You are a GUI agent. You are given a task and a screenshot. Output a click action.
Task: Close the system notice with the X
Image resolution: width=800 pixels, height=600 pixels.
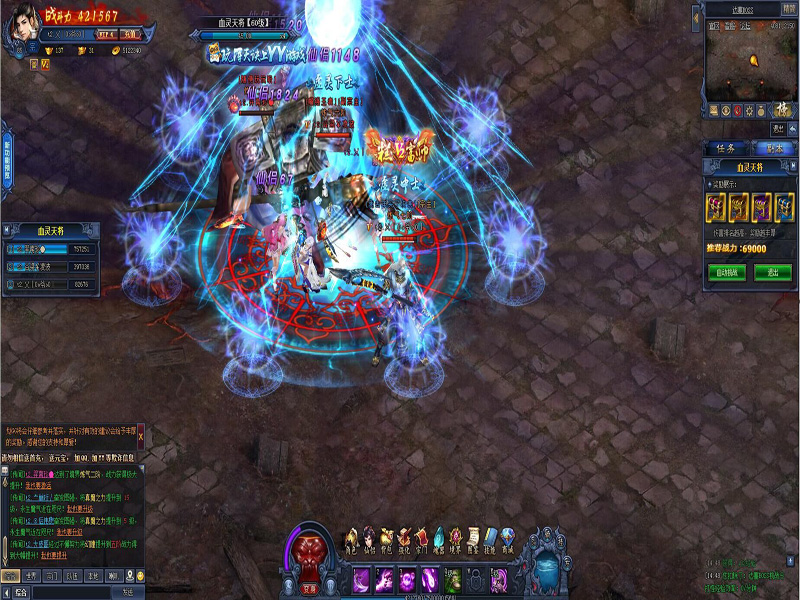point(141,437)
